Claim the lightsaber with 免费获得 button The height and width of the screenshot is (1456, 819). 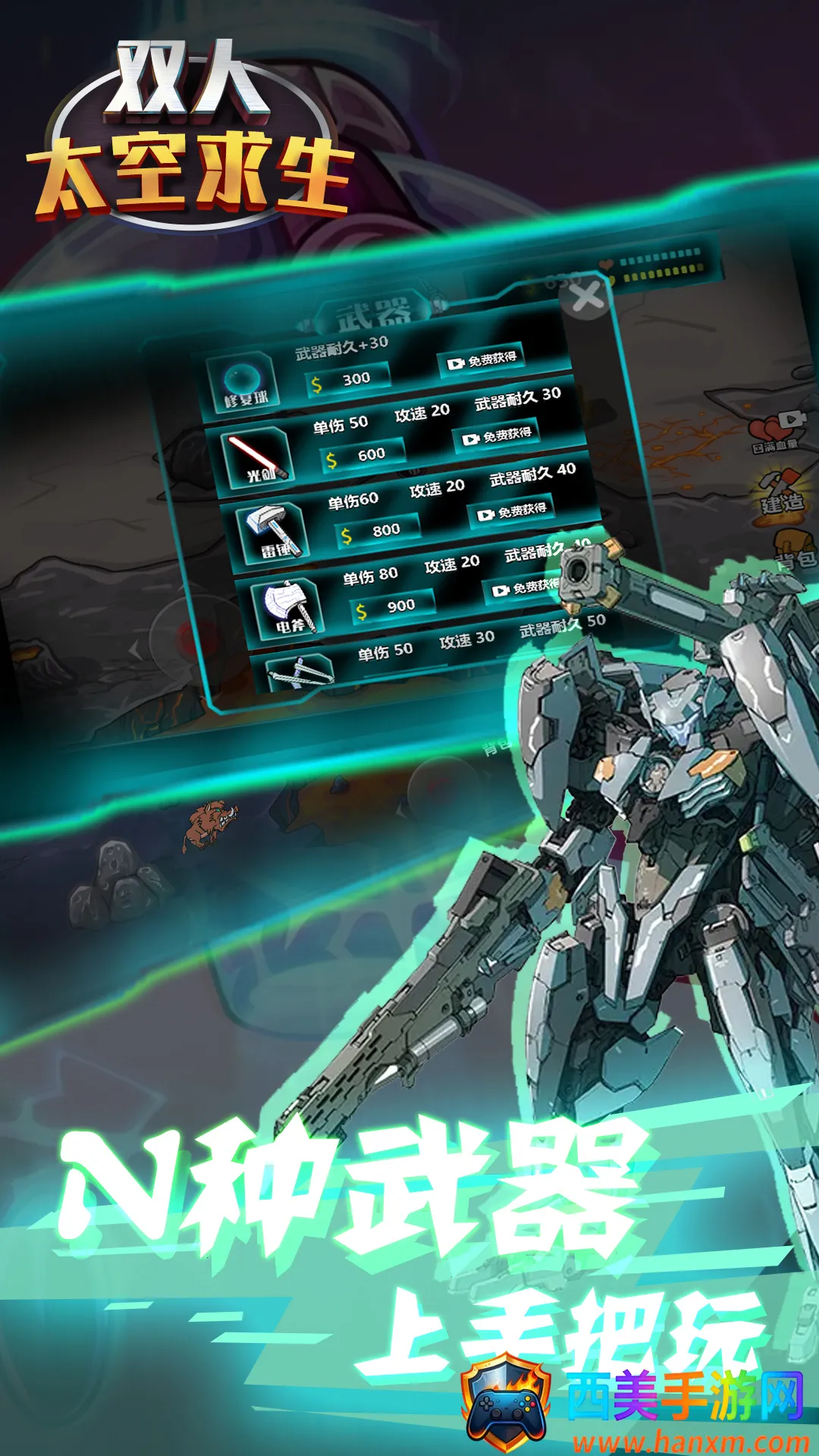[x=497, y=436]
